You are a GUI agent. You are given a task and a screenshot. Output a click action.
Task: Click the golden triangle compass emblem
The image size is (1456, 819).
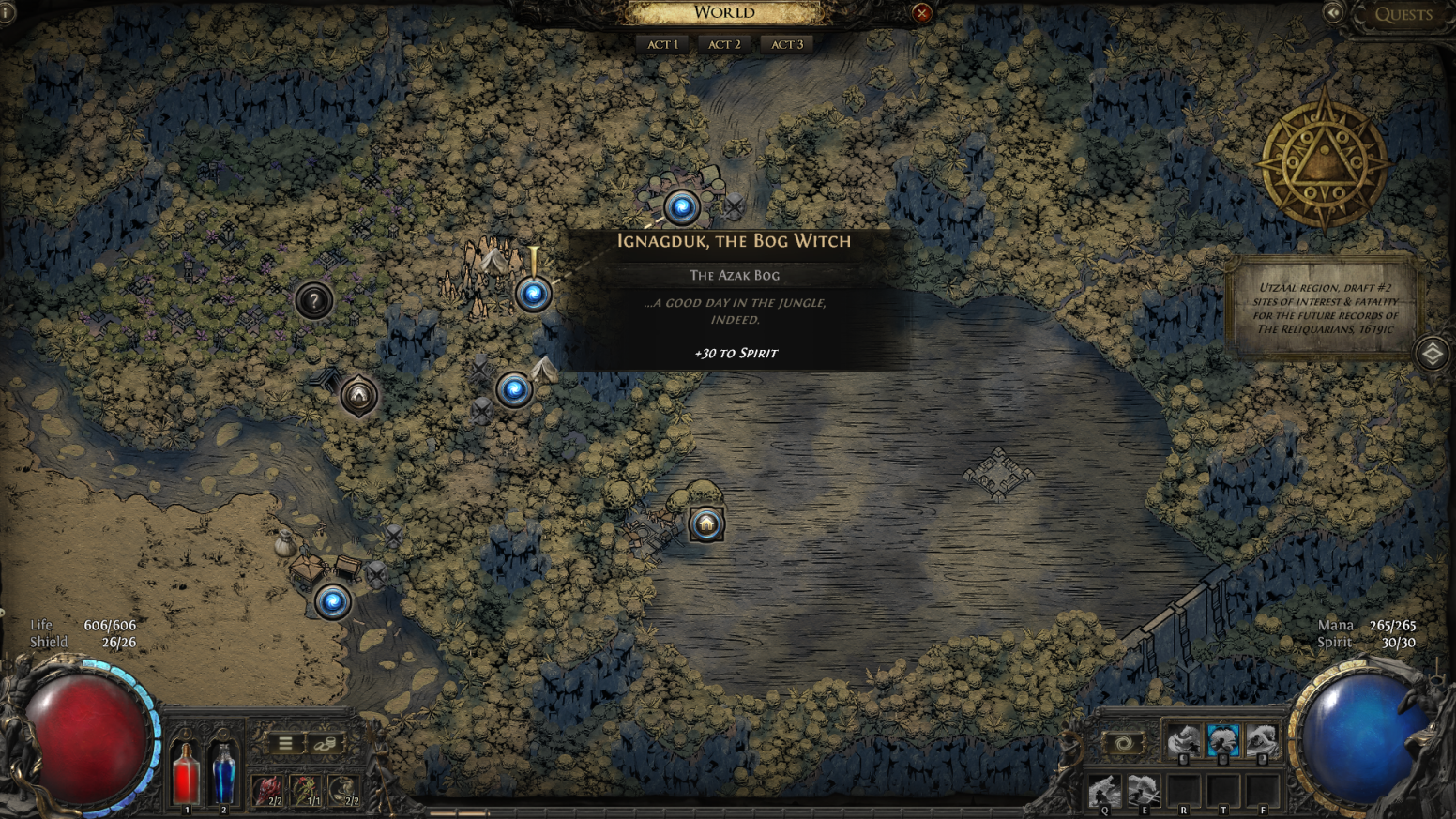[x=1324, y=161]
